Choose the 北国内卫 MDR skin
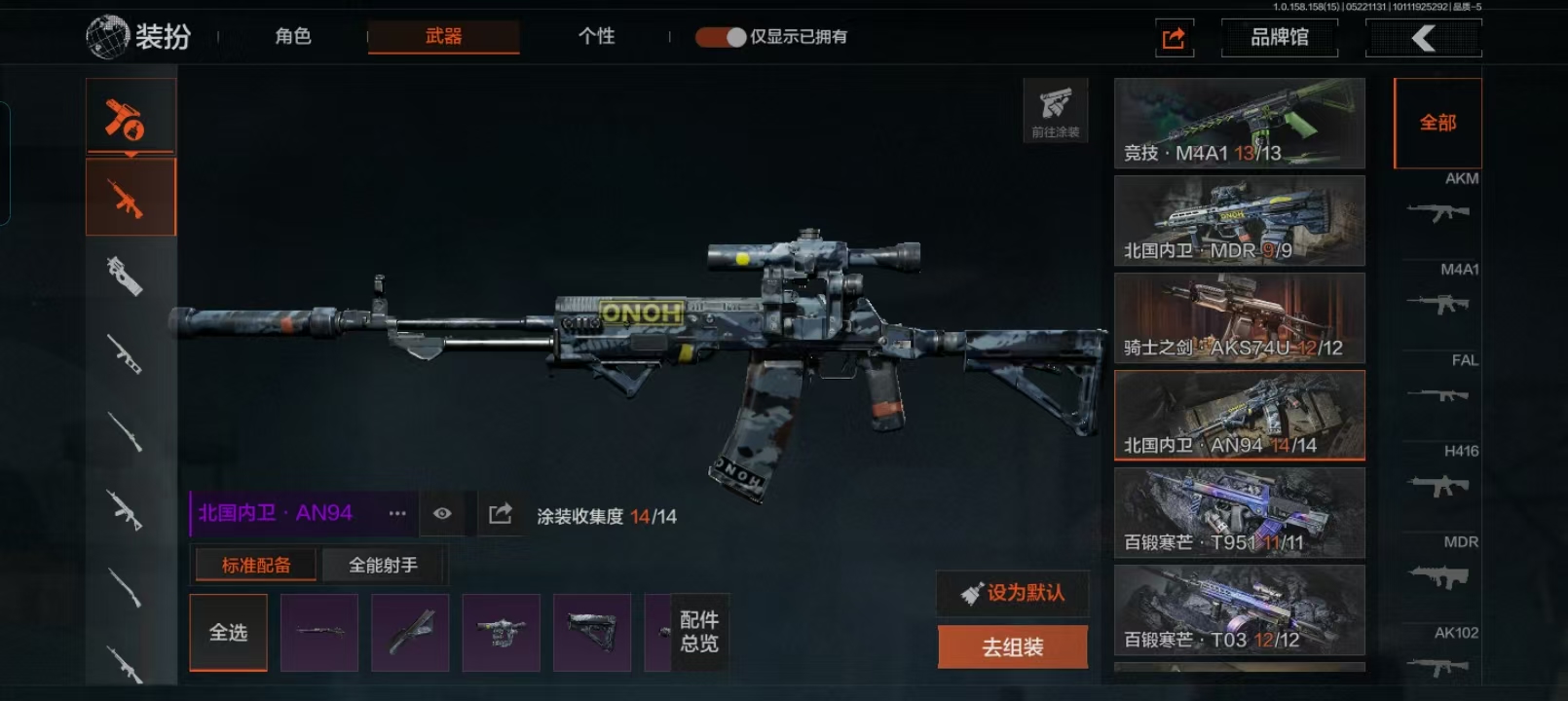This screenshot has width=1568, height=701. [x=1239, y=220]
